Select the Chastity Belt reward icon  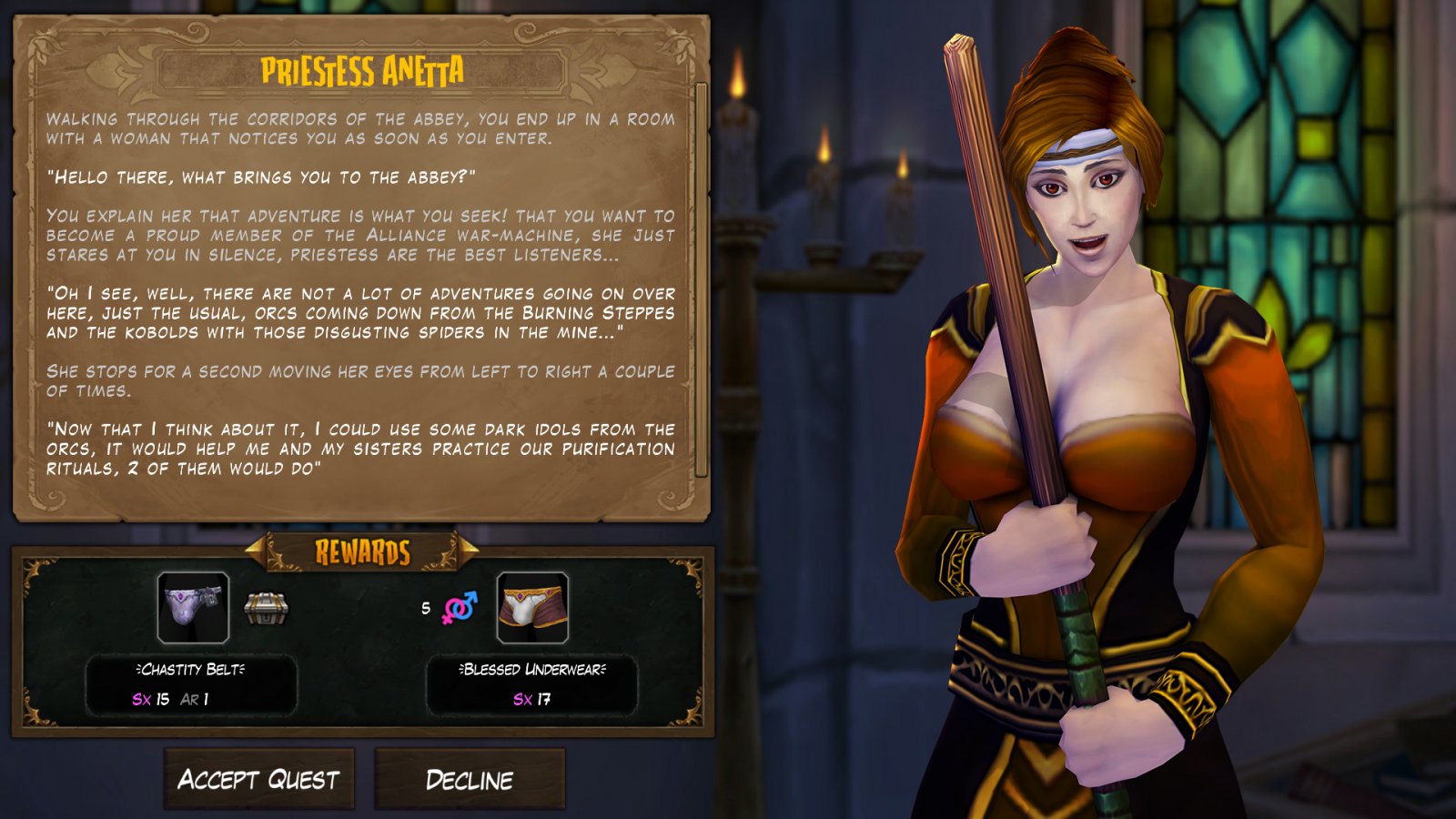194,607
